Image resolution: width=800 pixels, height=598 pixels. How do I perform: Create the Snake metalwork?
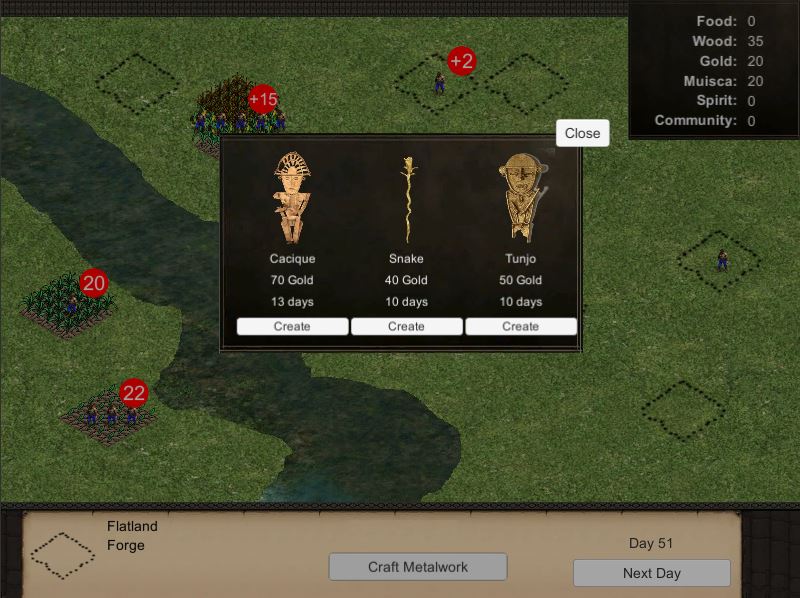pyautogui.click(x=406, y=327)
